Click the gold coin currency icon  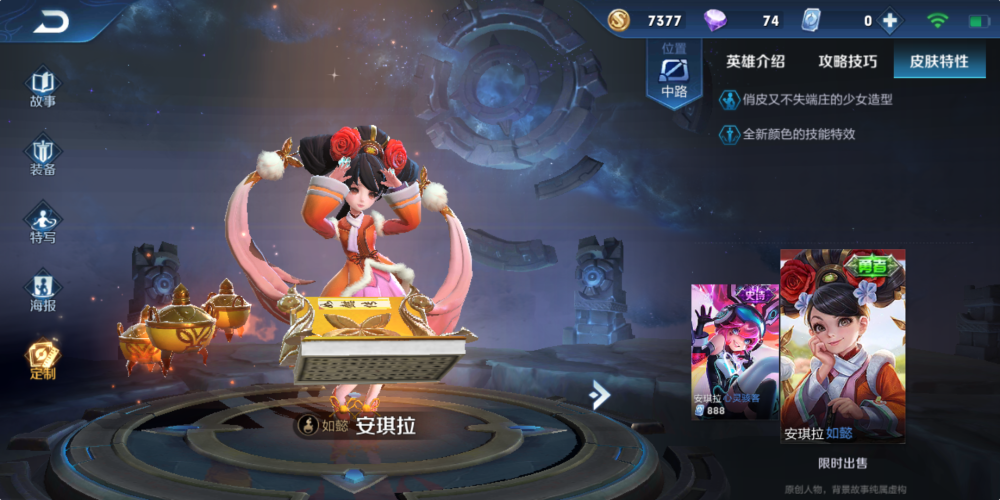[x=619, y=20]
